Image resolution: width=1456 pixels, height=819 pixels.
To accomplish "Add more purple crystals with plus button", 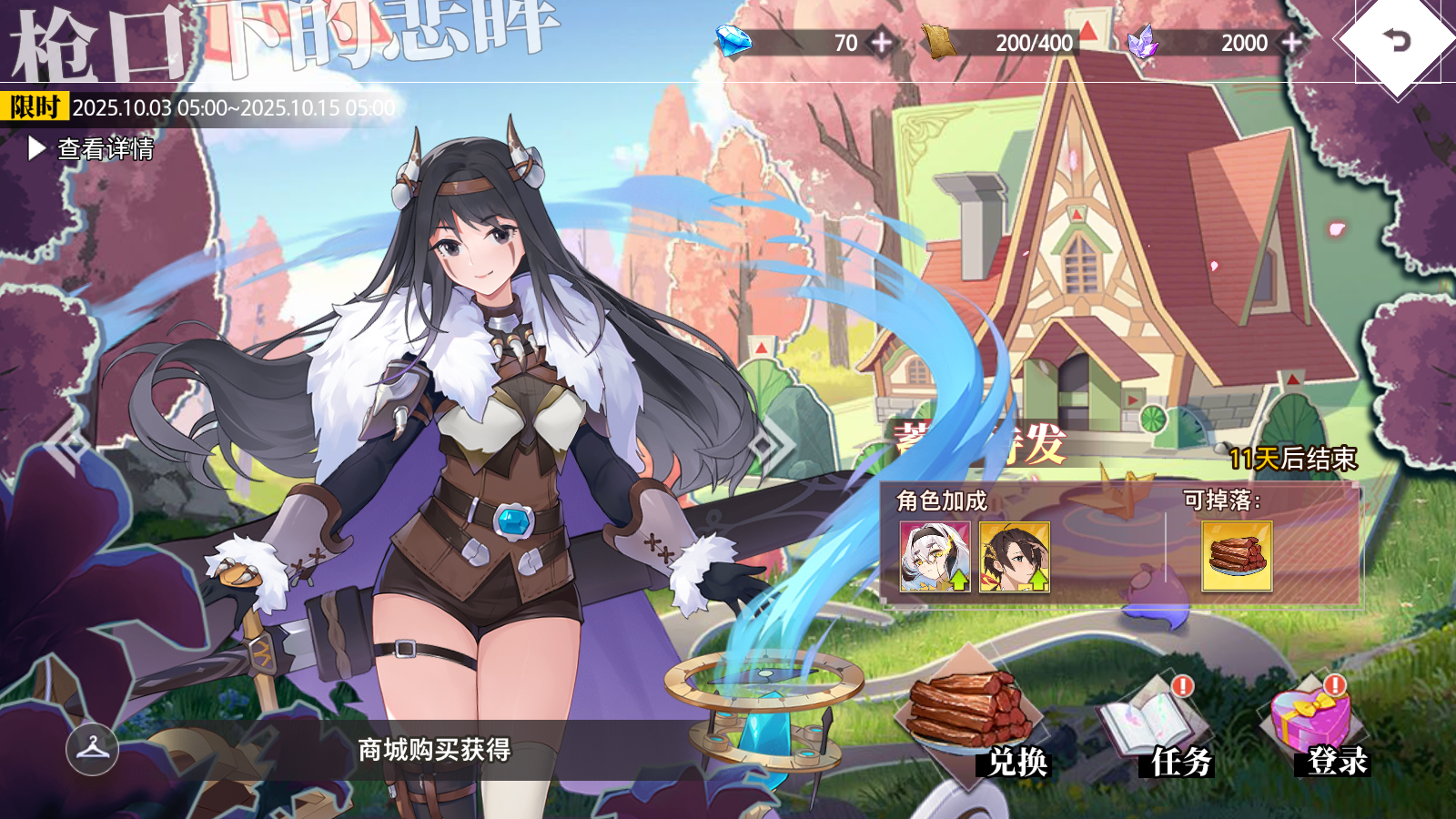I will 1291,42.
